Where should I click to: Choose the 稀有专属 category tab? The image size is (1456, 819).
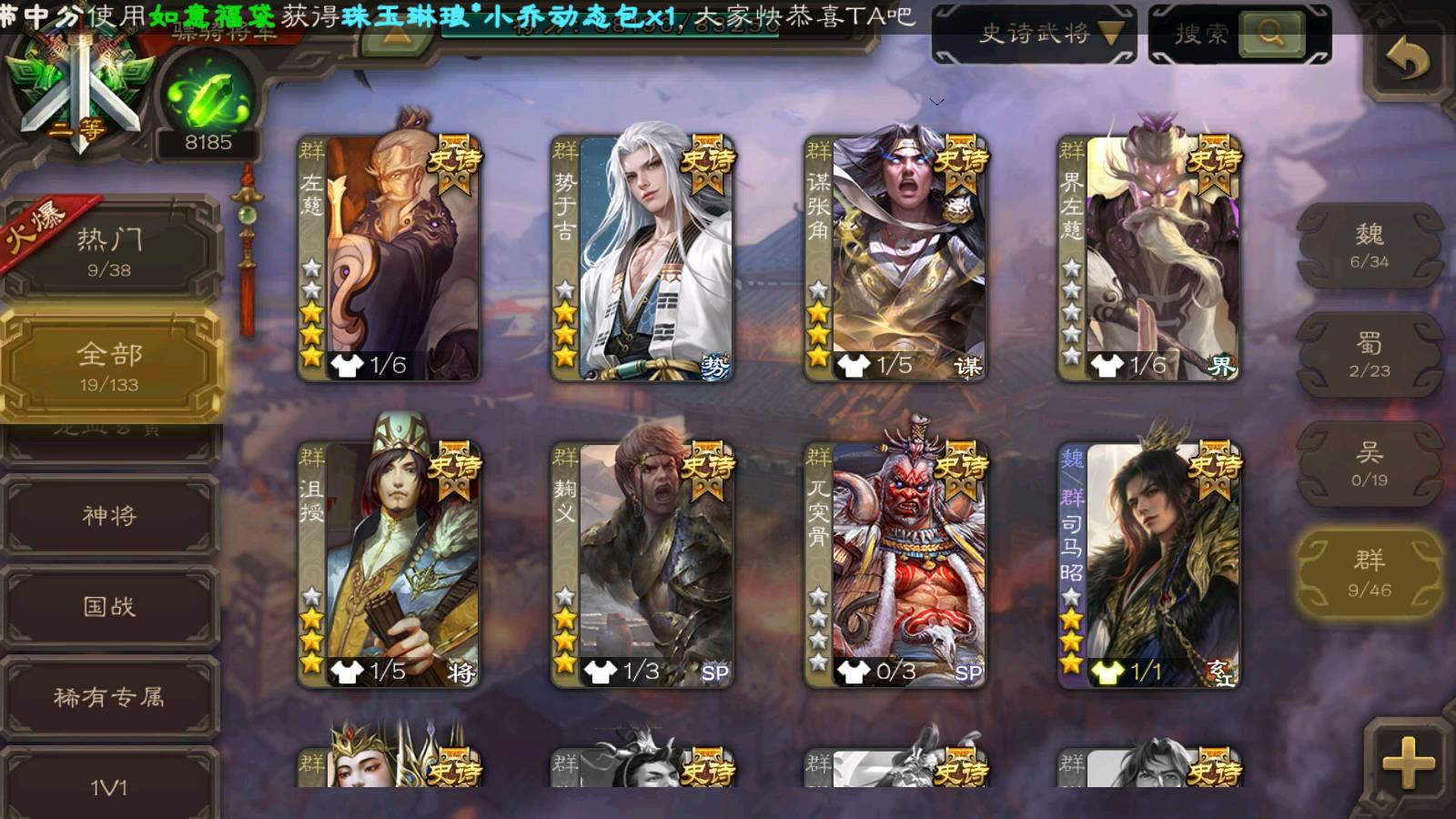(x=109, y=698)
